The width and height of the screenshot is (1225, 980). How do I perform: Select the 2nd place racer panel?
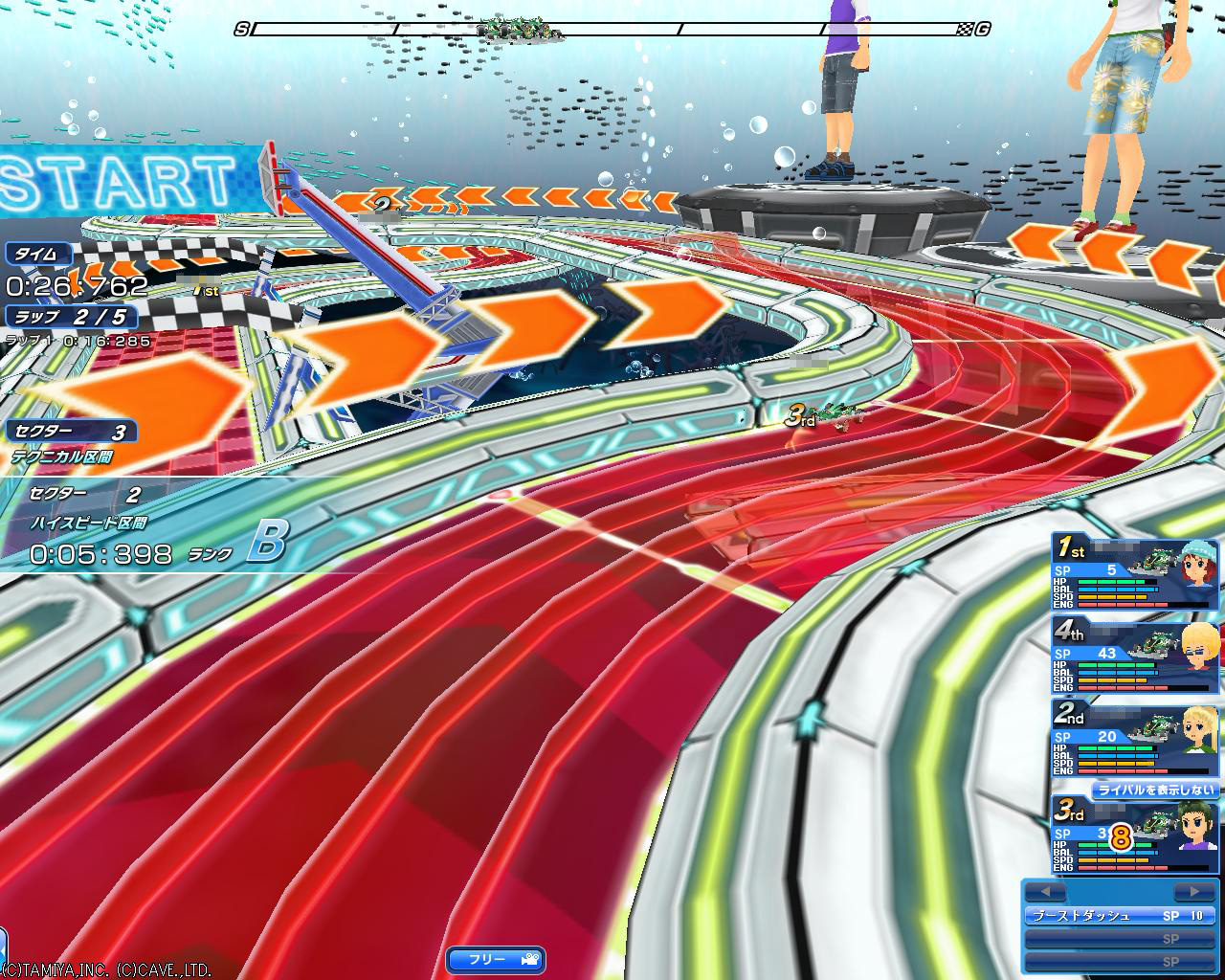click(x=1136, y=737)
